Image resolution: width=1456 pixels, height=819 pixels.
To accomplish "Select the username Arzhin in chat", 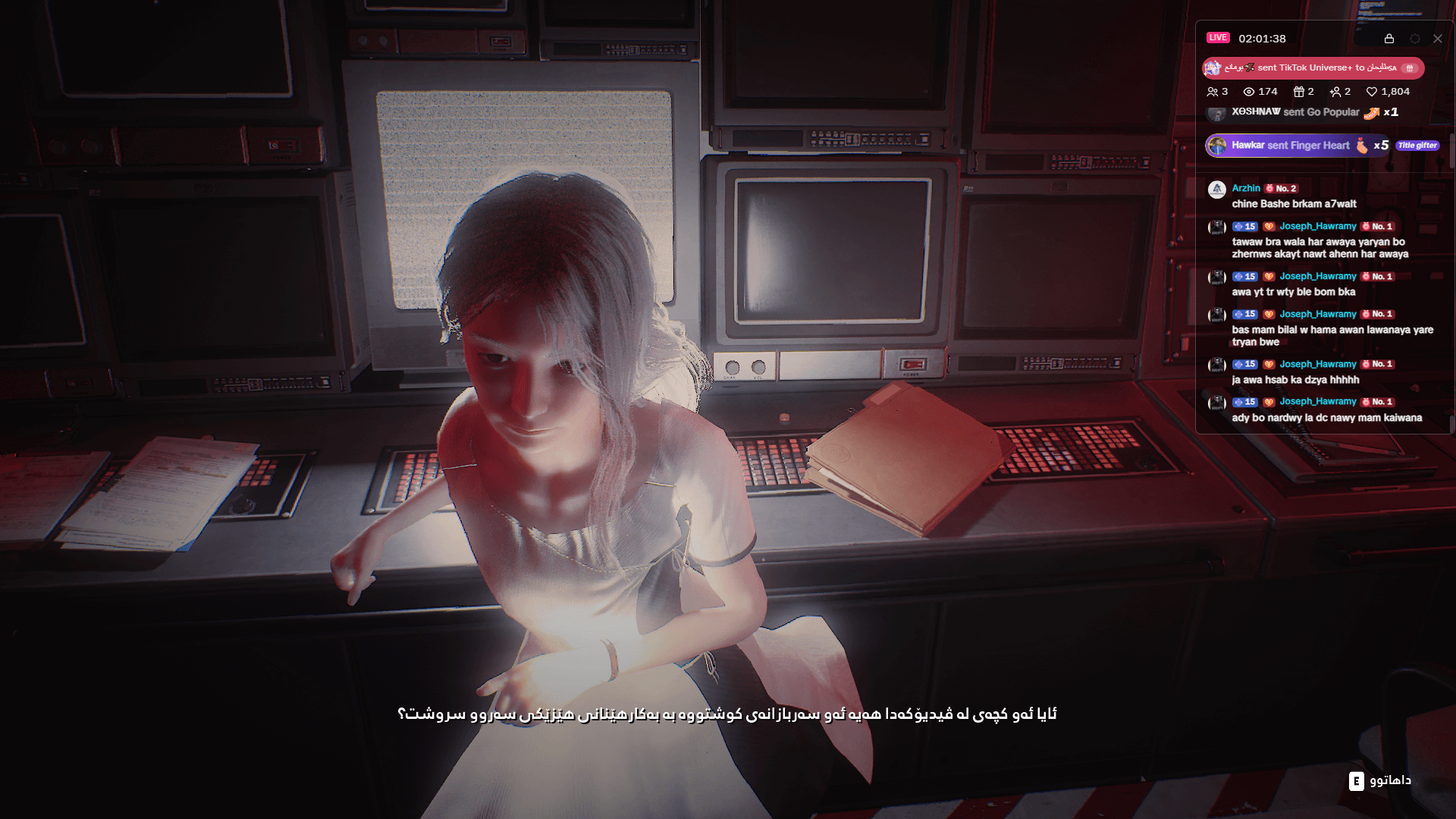I will pyautogui.click(x=1246, y=188).
